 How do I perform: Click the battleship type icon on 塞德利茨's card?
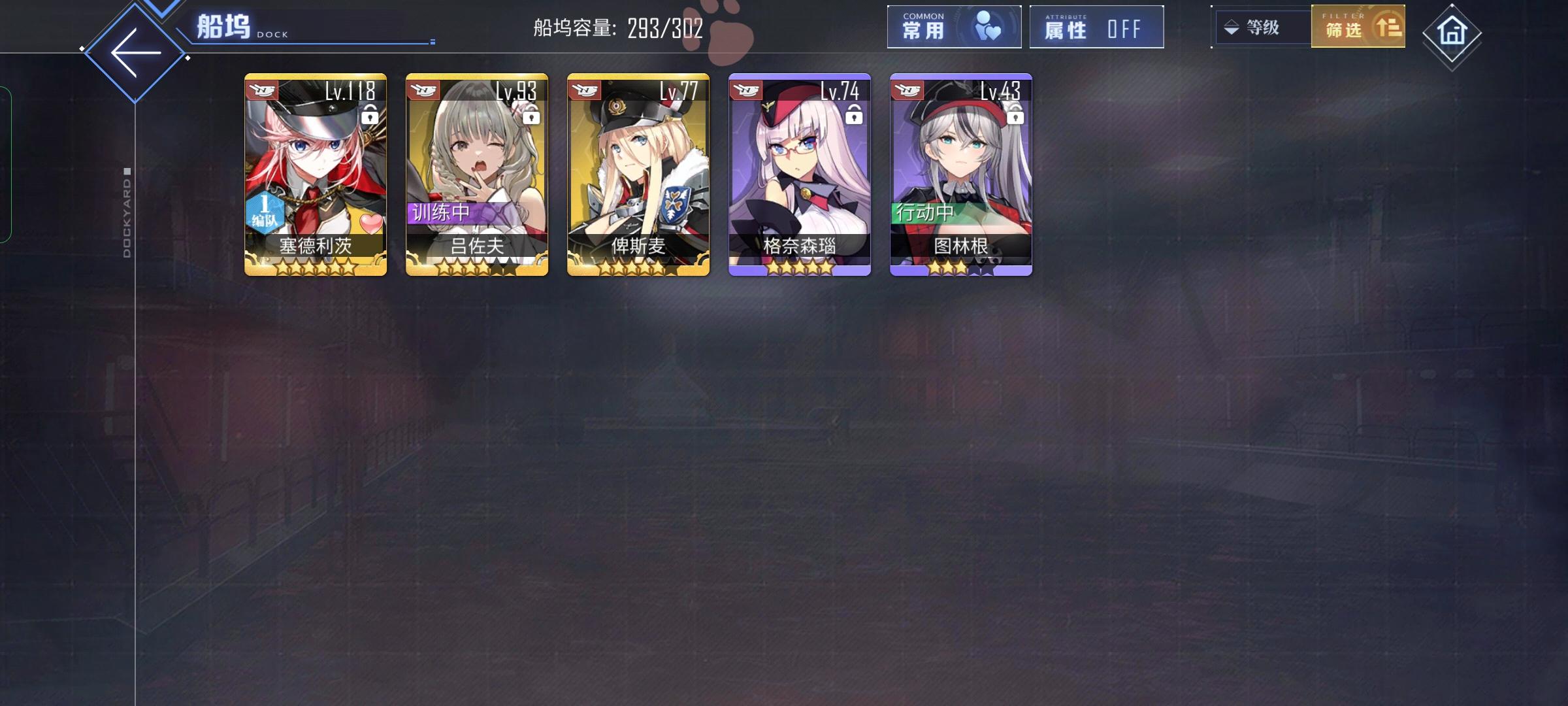click(x=260, y=89)
